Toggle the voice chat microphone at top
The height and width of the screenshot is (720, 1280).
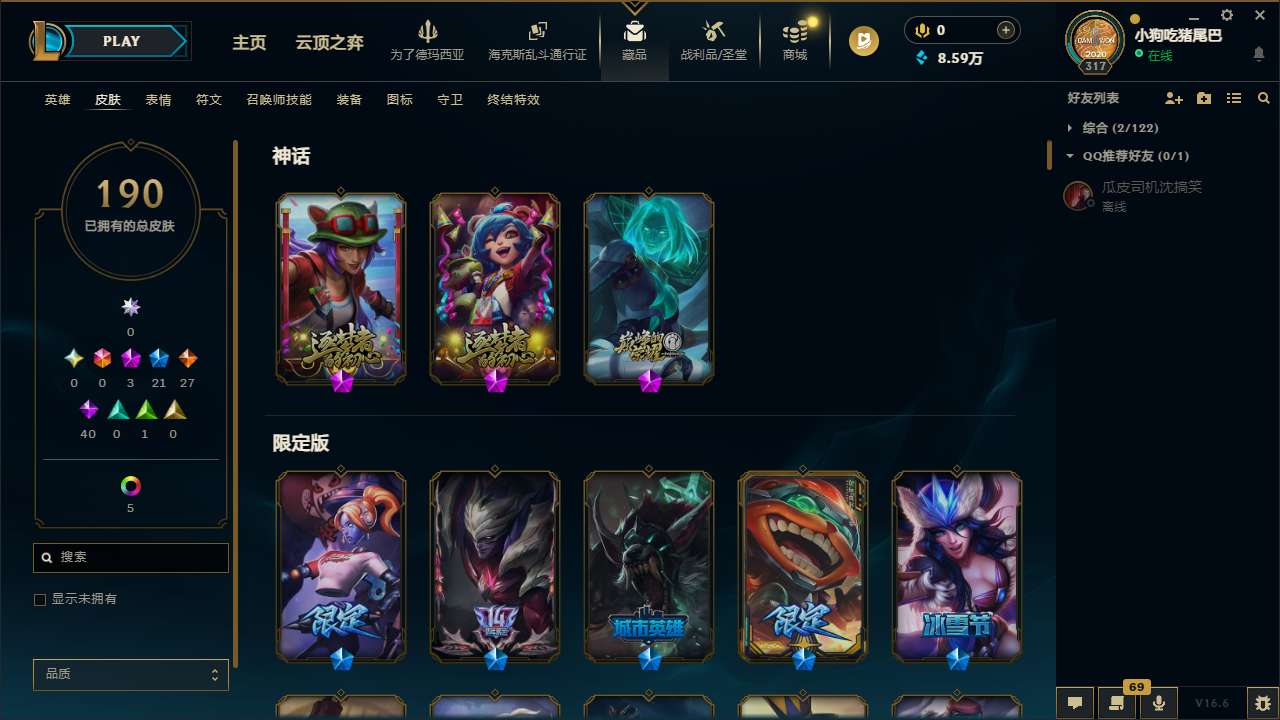point(921,30)
